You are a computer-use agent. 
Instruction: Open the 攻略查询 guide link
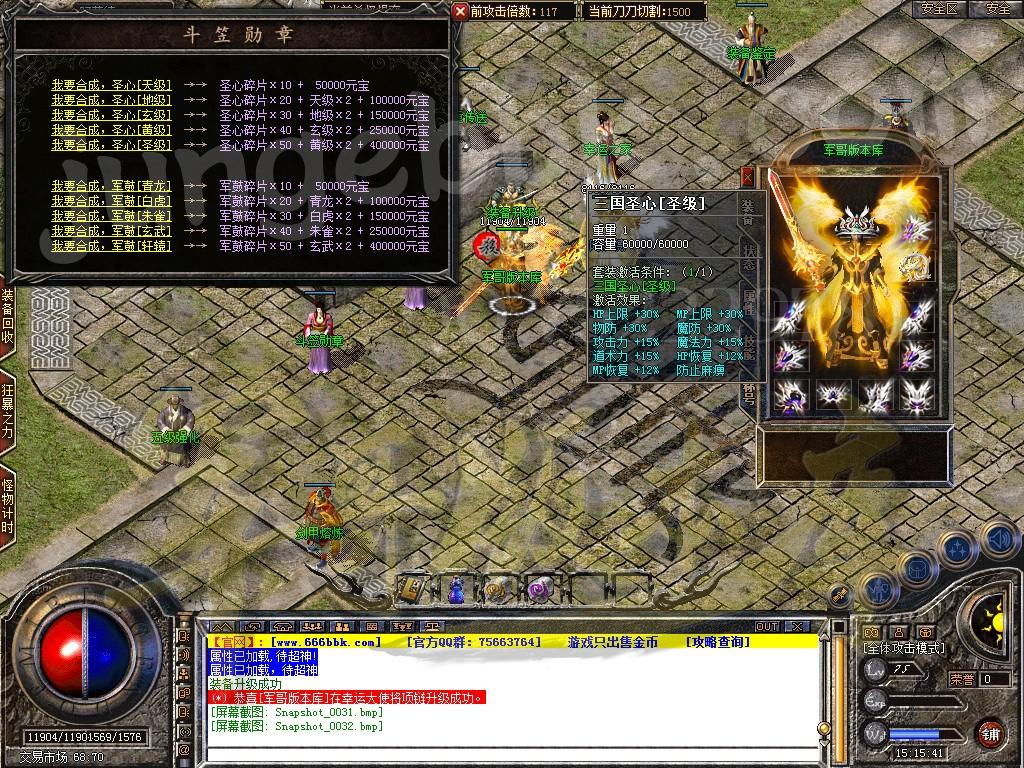pyautogui.click(x=717, y=642)
